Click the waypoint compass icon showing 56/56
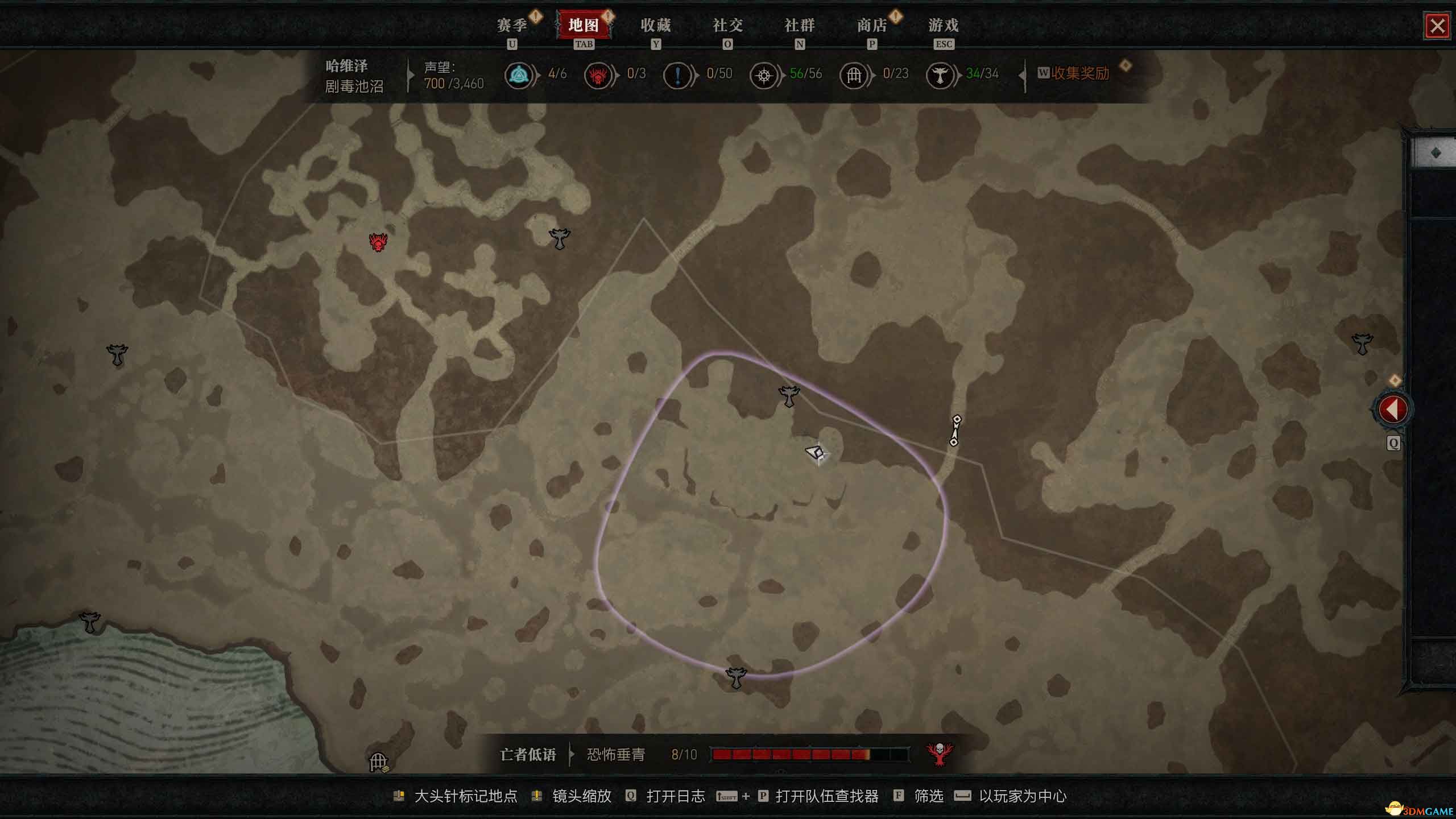The height and width of the screenshot is (819, 1456). point(765,75)
